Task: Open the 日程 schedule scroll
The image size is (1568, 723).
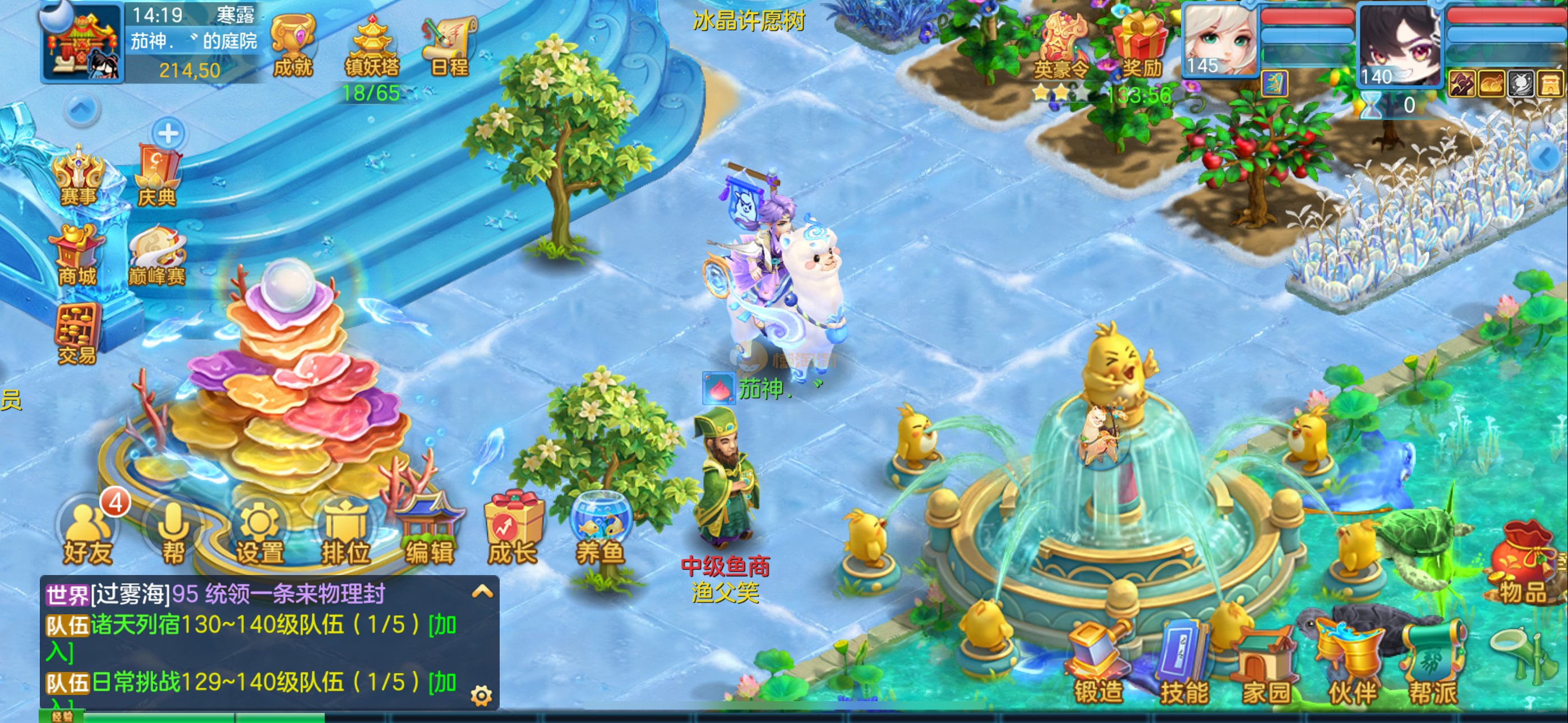Action: (x=450, y=44)
